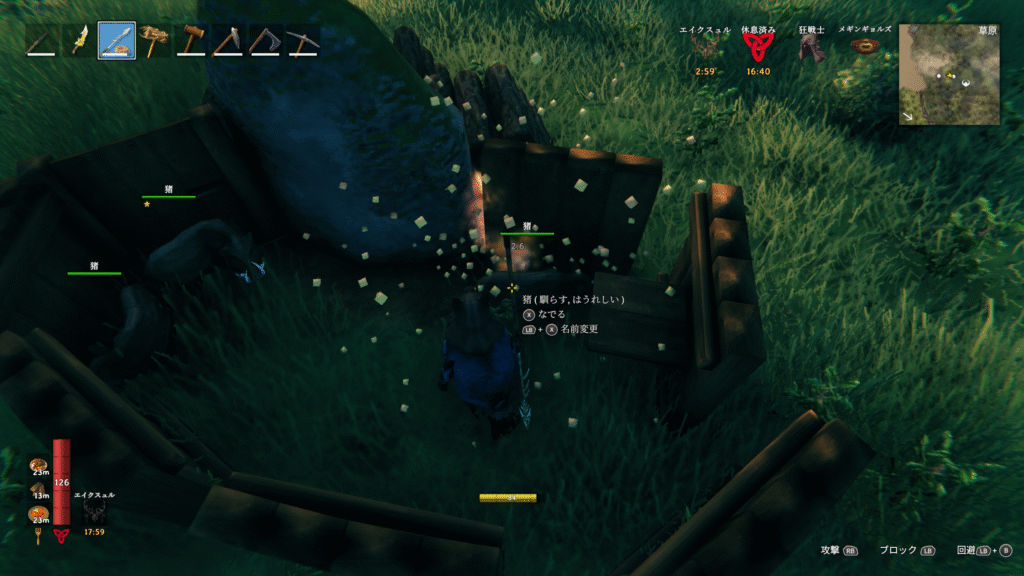The image size is (1024, 576).
Task: Click the エイクスュル status icon with 2:59 timer
Action: coord(706,49)
